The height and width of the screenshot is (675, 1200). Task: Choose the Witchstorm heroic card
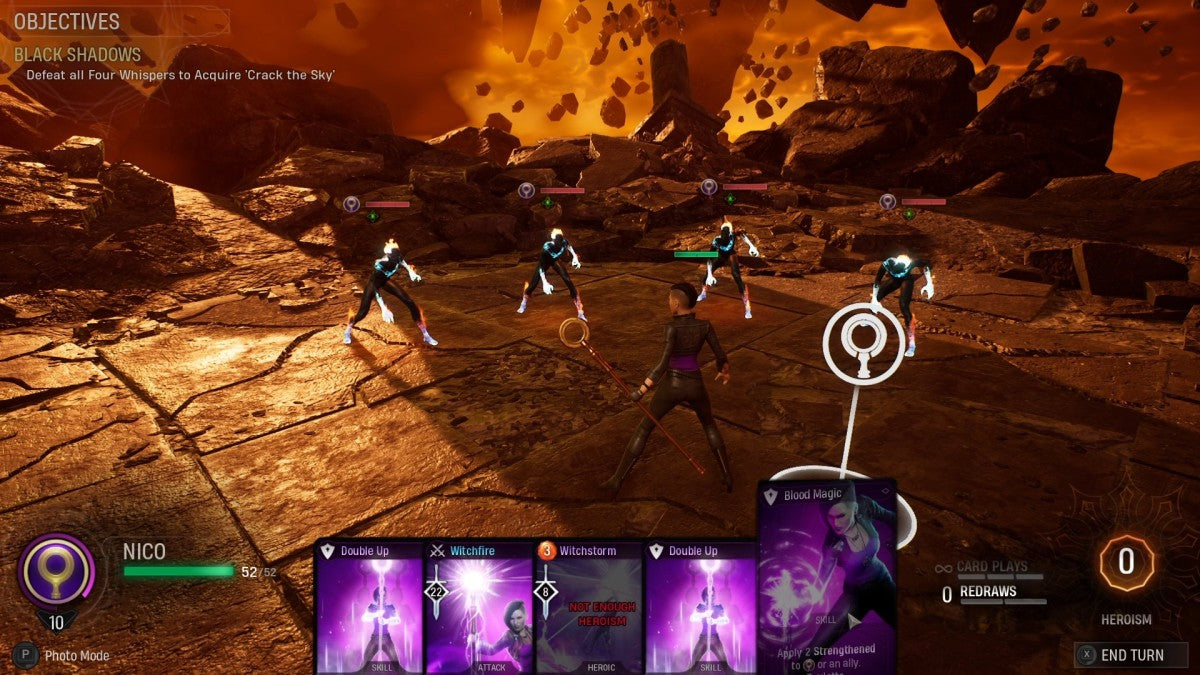pyautogui.click(x=588, y=608)
